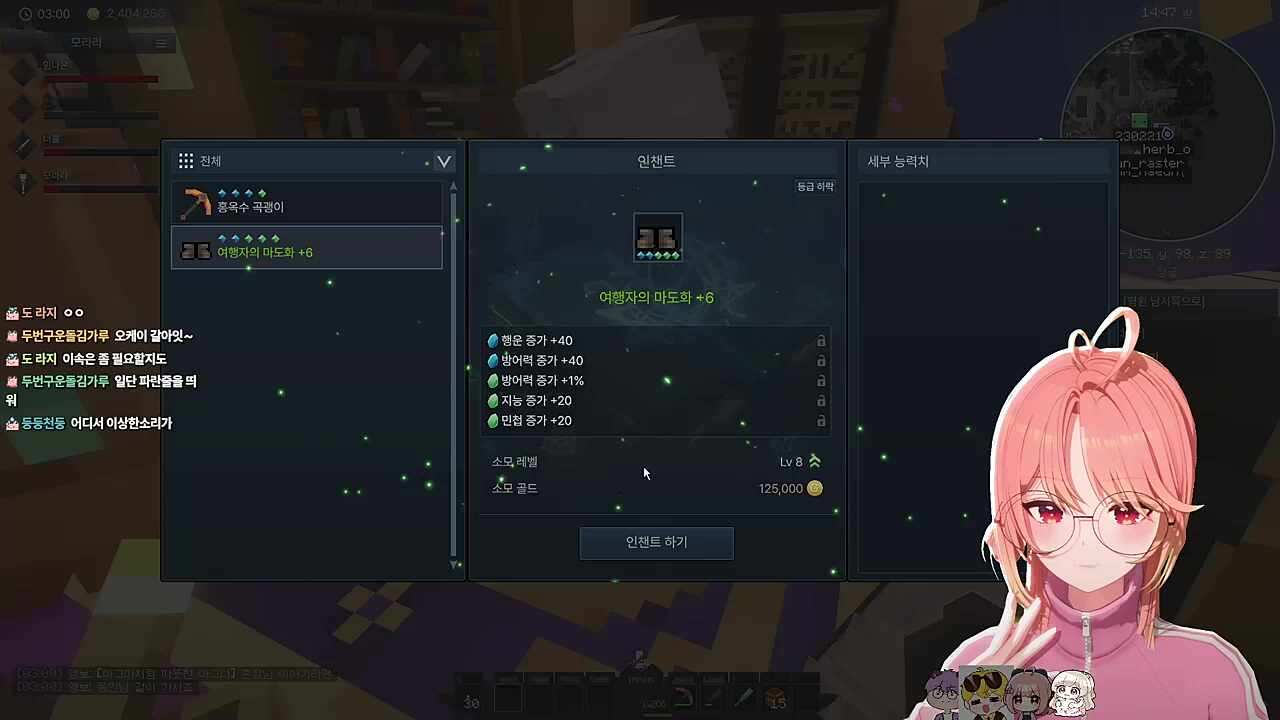Image resolution: width=1280 pixels, height=720 pixels.
Task: Toggle the lock on the 민첩 증가 +20 stat
Action: pos(821,420)
